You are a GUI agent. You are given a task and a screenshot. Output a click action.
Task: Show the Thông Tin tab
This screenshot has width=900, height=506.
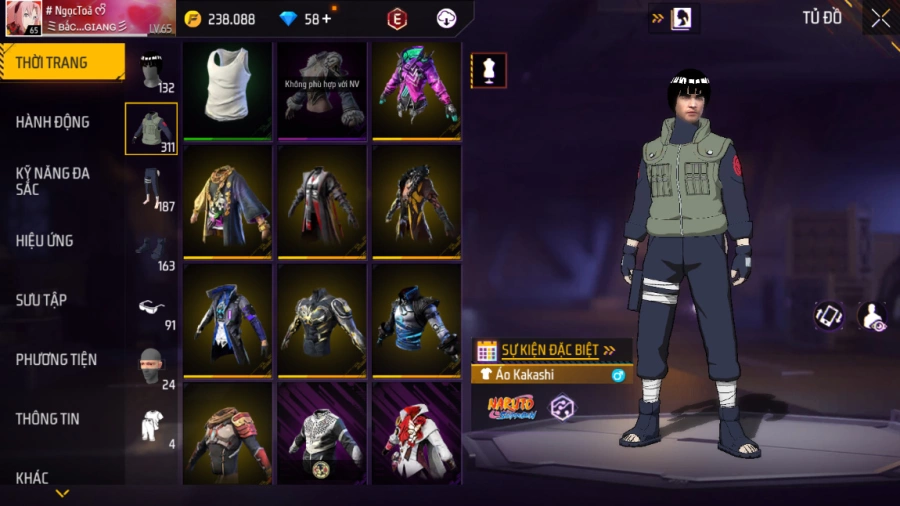point(47,419)
